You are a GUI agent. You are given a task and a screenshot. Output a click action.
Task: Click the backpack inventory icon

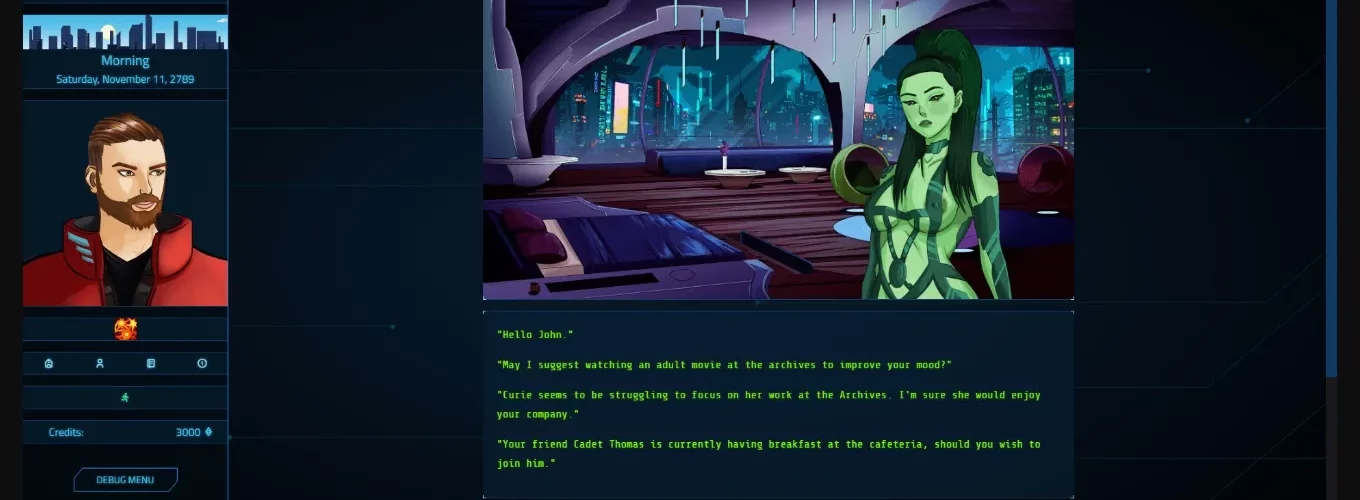pos(49,363)
